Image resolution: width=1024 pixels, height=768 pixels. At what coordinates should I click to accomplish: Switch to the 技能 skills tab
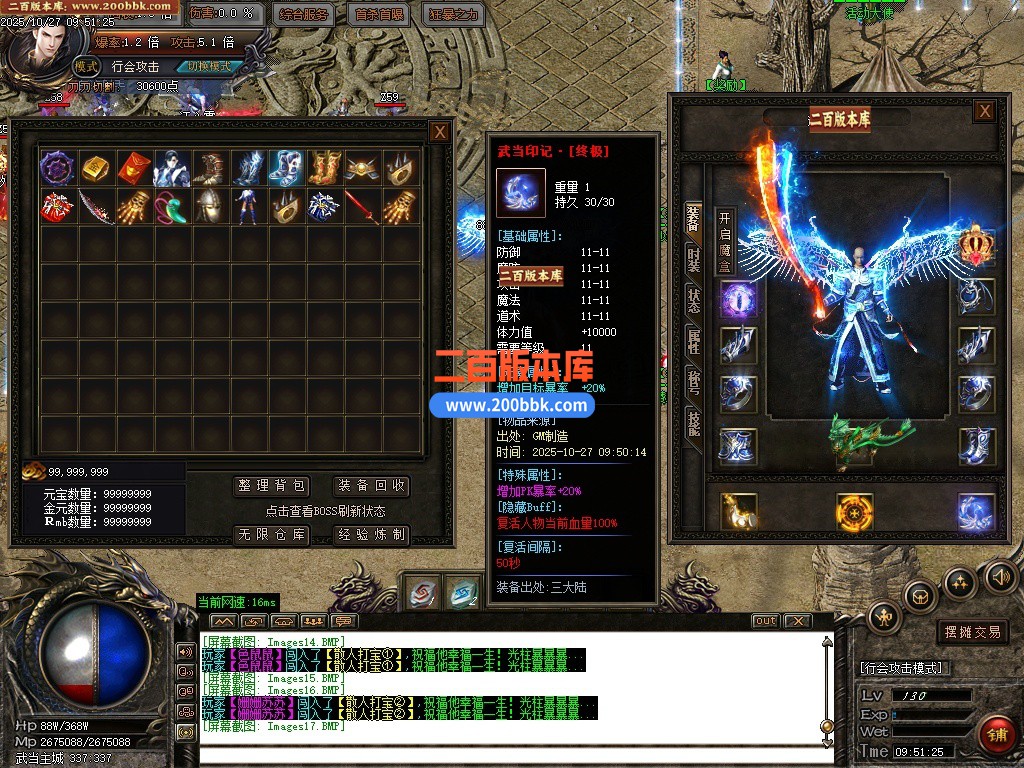[x=694, y=422]
